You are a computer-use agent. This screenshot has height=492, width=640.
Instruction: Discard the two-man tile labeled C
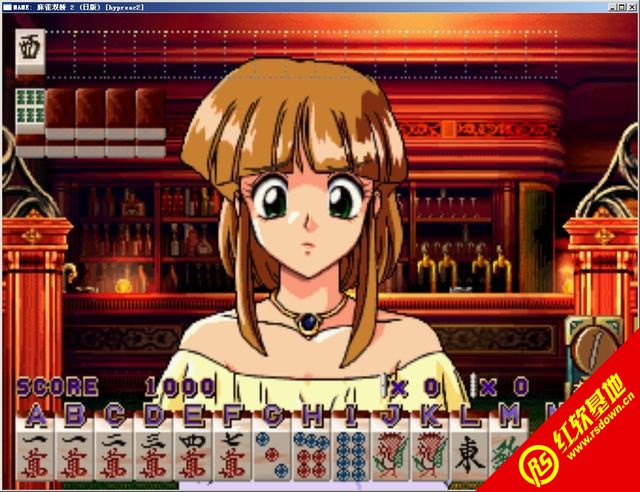click(x=114, y=457)
